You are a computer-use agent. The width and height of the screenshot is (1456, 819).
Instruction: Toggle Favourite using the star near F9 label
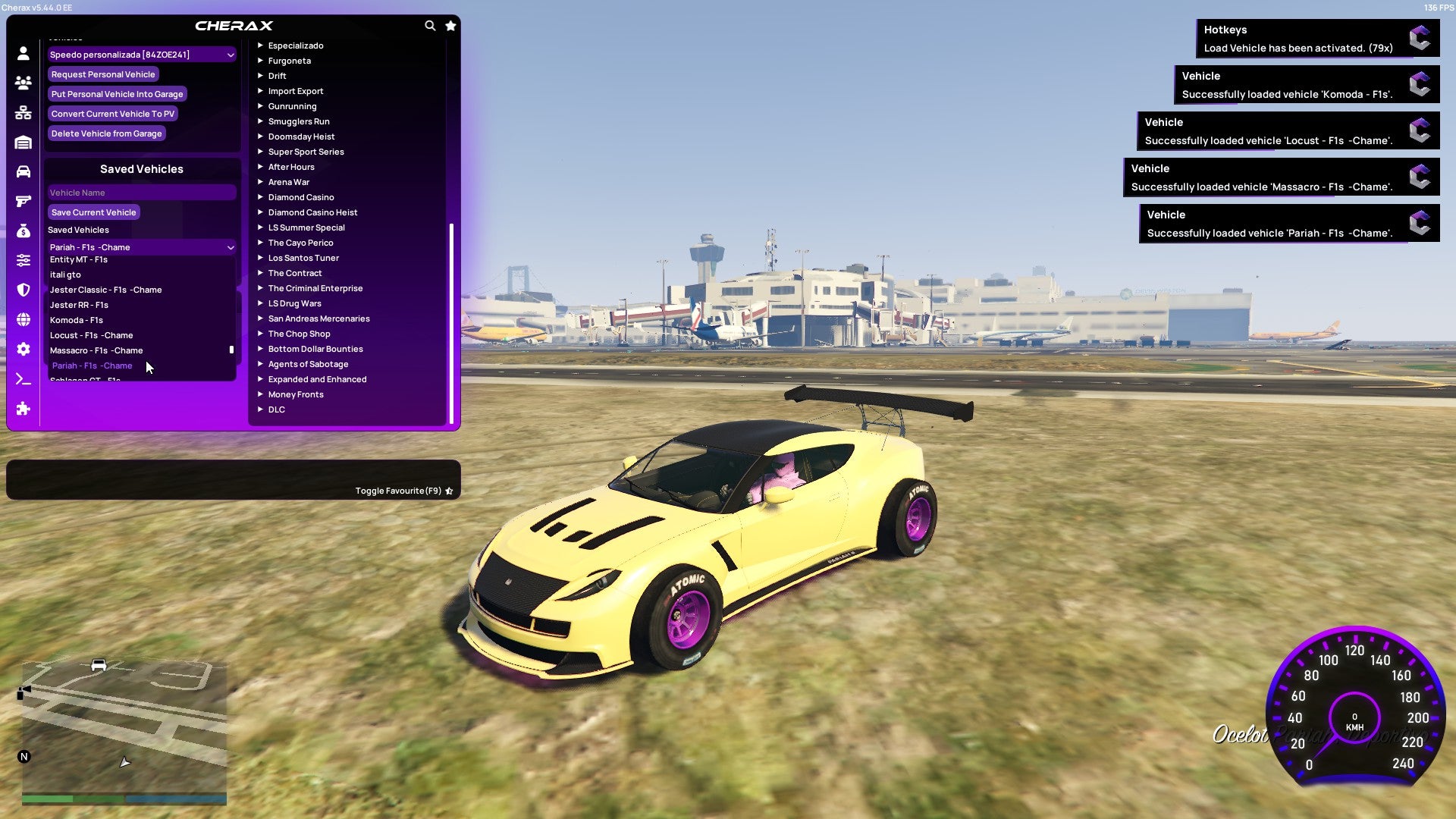450,491
